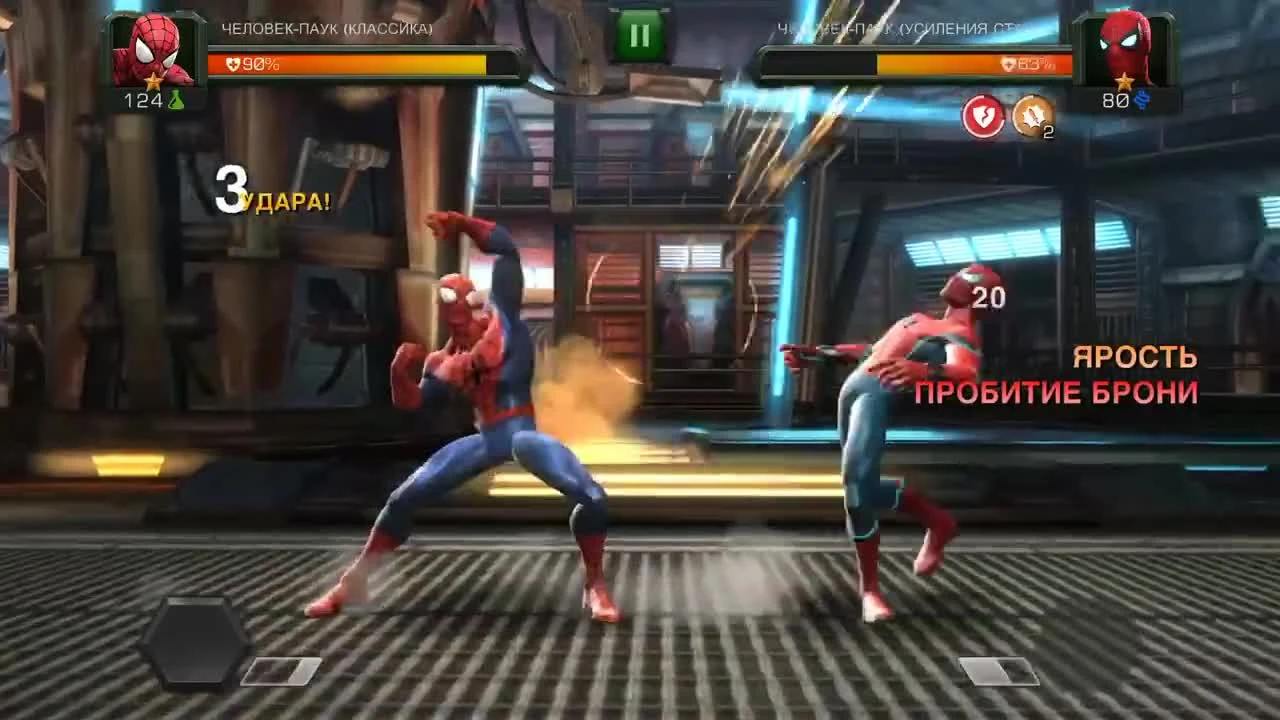Tap the Armor Break debuff icon
1280x720 pixels.
(x=983, y=115)
